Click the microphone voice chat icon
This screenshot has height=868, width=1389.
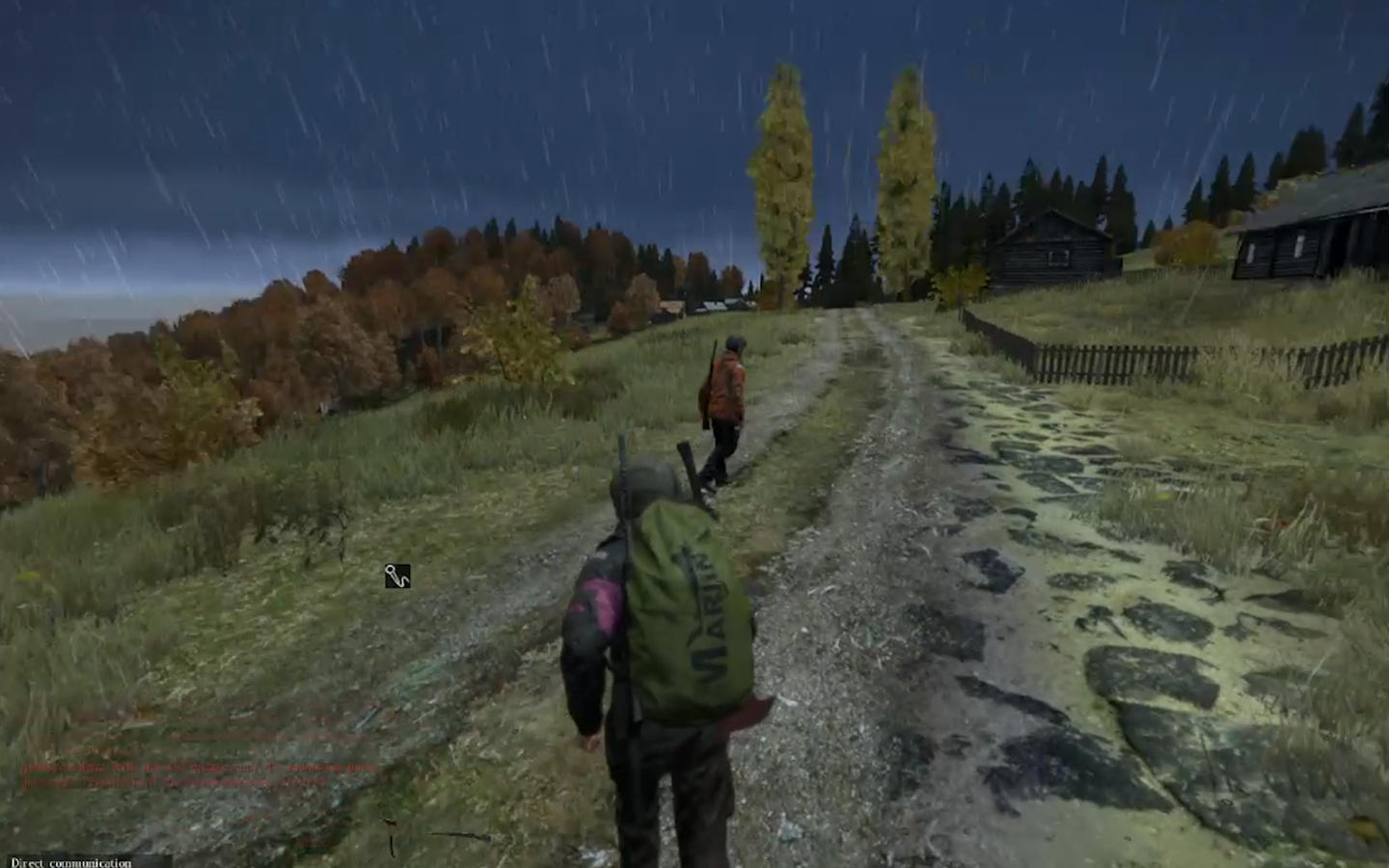pyautogui.click(x=397, y=576)
